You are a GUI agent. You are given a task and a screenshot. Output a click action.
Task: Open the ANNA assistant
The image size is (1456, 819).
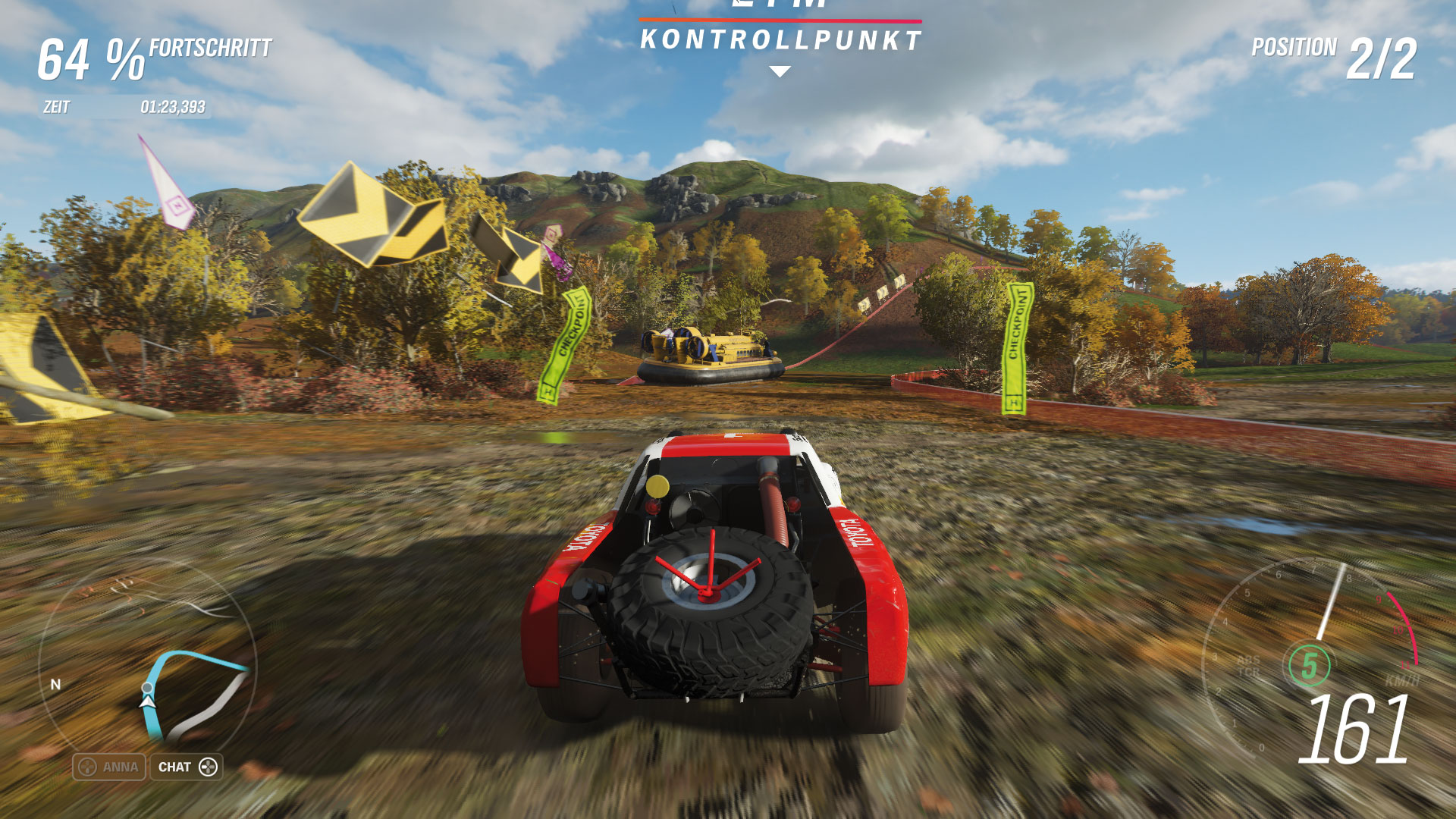109,767
